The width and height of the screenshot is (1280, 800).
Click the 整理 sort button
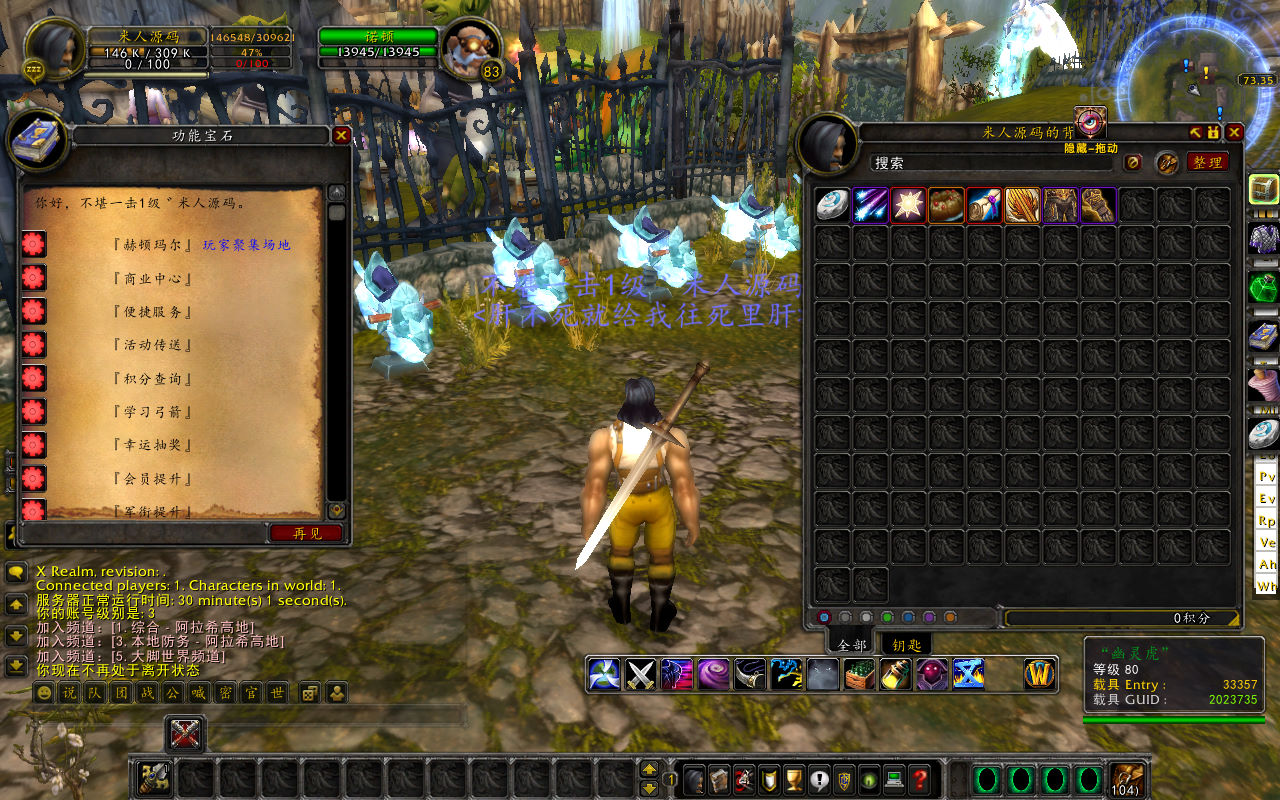1207,162
